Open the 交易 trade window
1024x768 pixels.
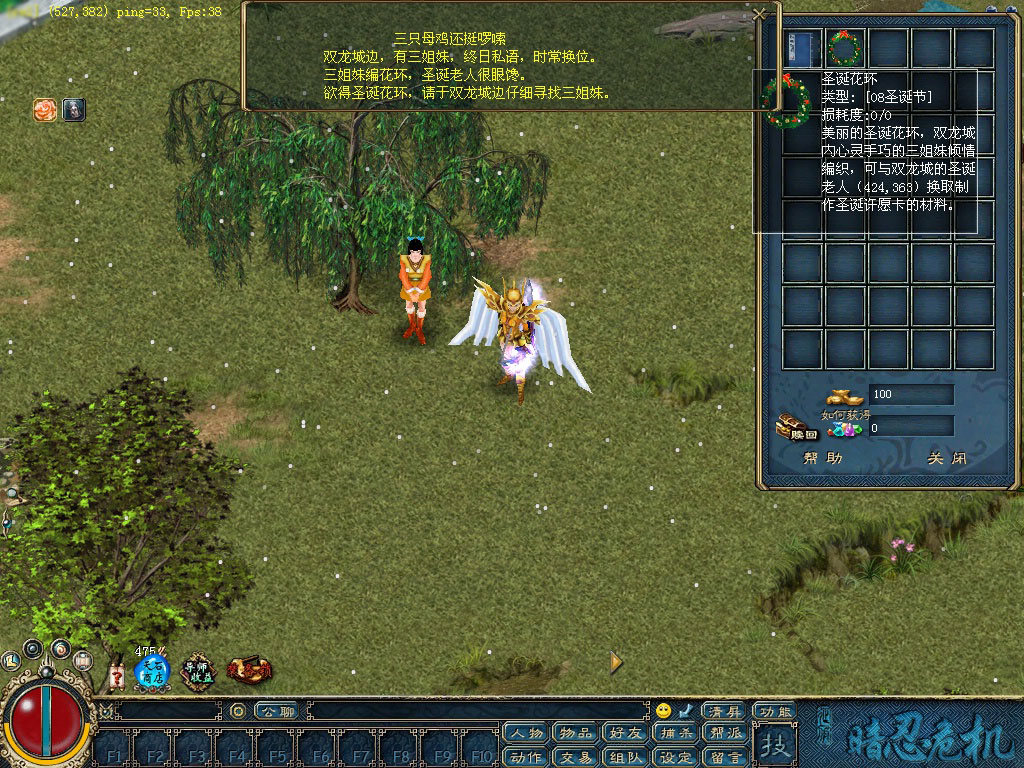tap(575, 757)
